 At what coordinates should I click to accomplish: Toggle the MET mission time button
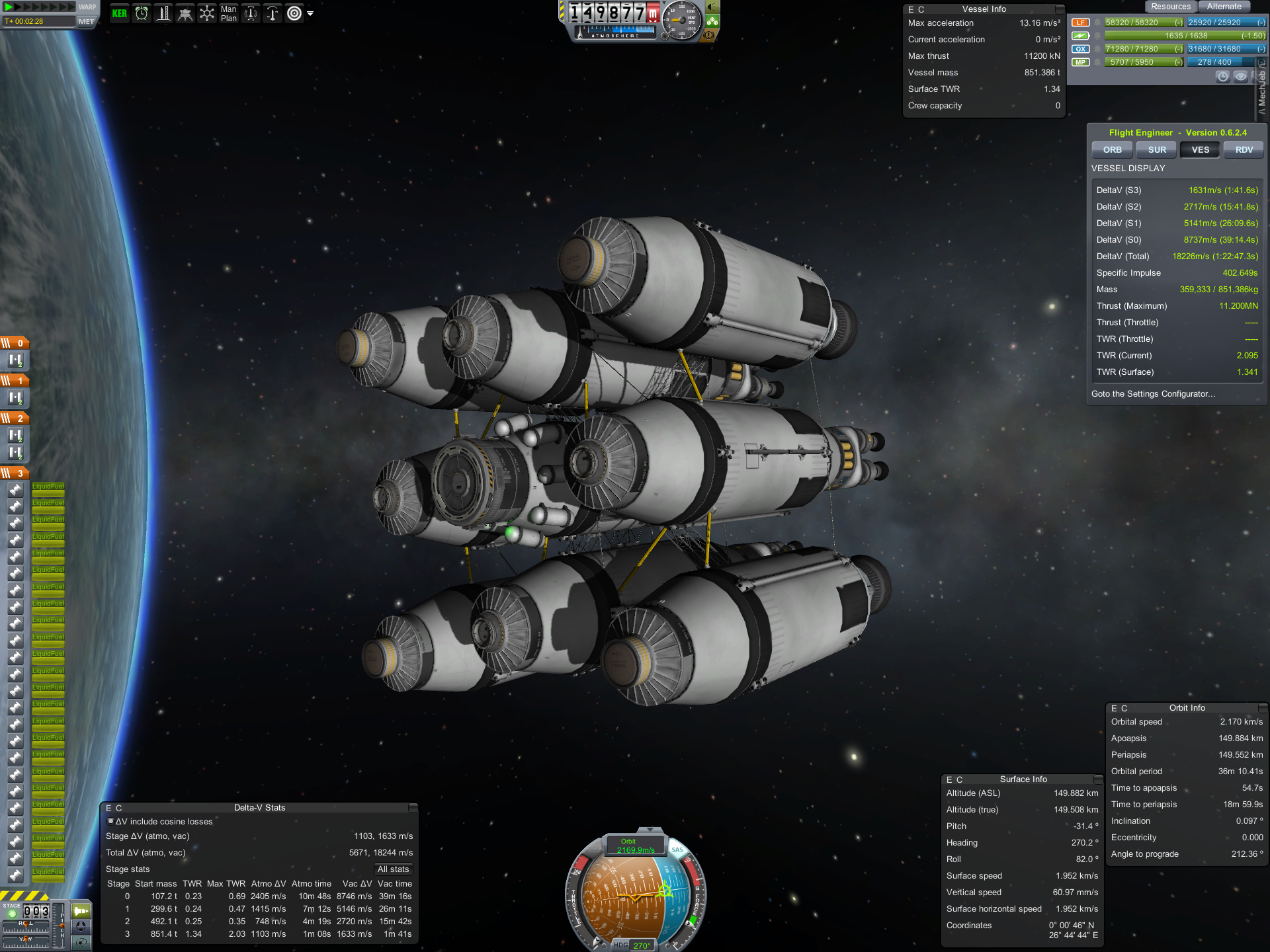[x=86, y=21]
